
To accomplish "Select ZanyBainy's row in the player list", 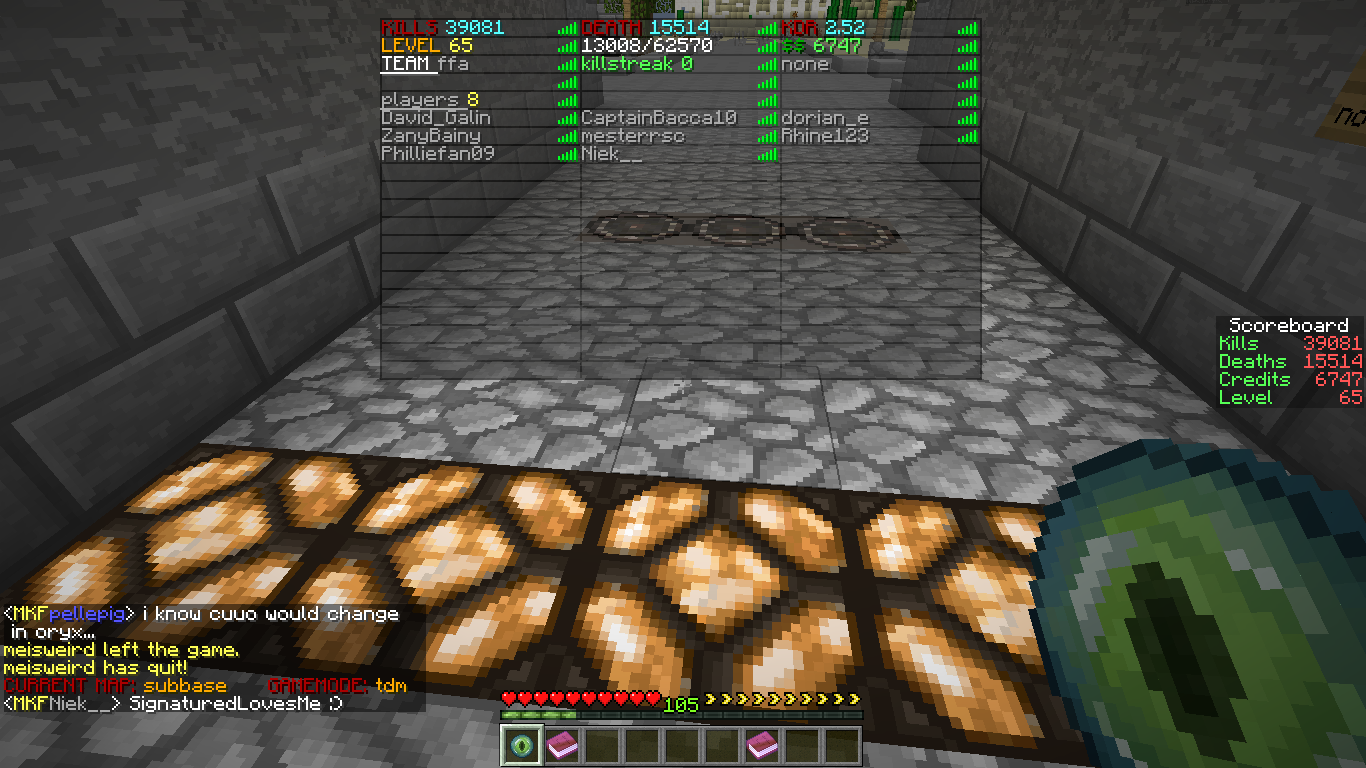I will [x=431, y=136].
